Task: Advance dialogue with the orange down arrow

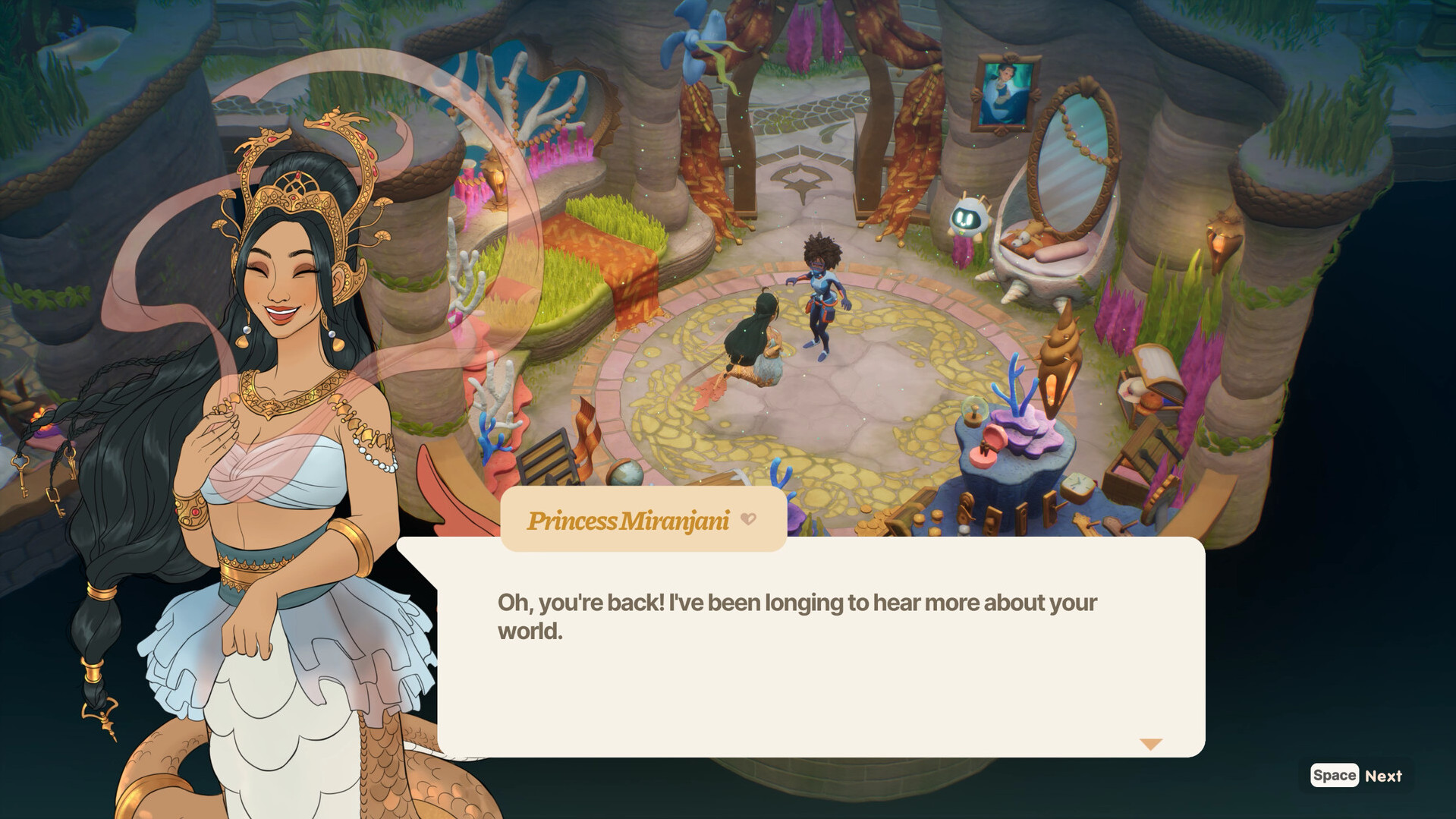Action: coord(1150,744)
